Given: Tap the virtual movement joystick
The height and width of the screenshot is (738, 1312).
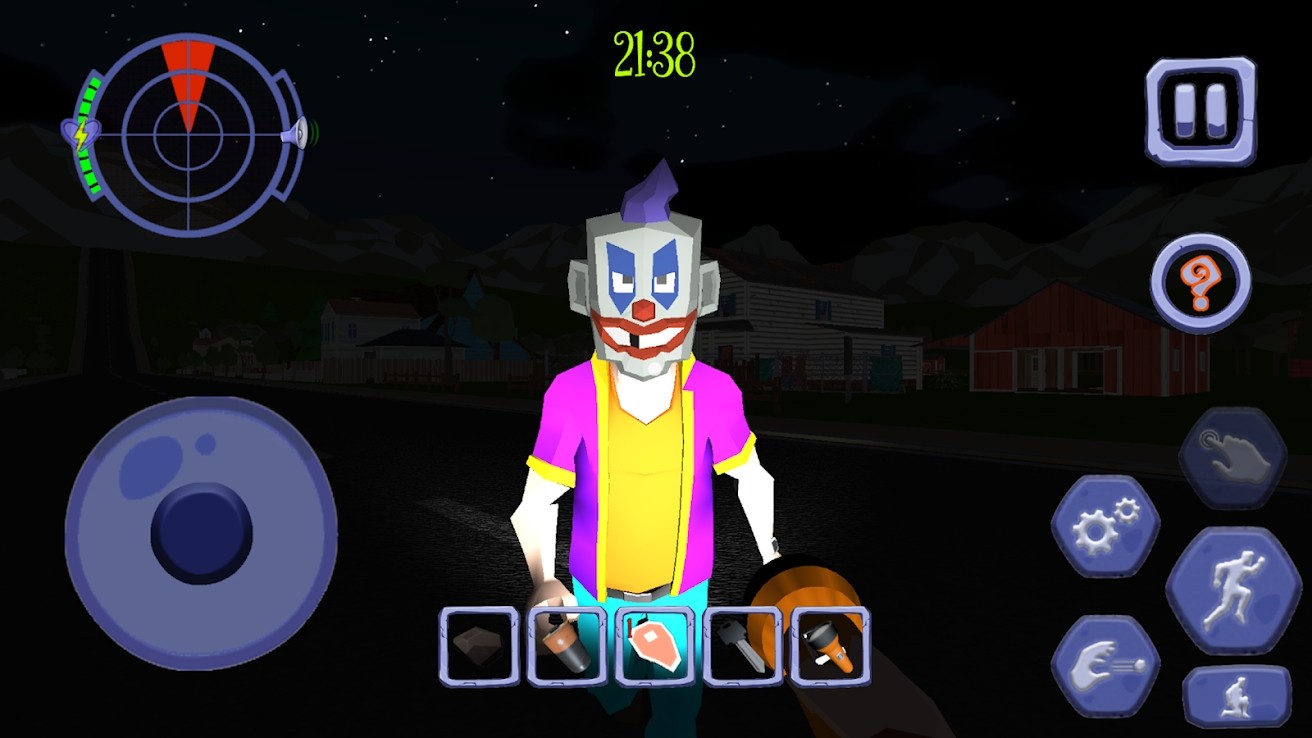Looking at the screenshot, I should point(201,533).
